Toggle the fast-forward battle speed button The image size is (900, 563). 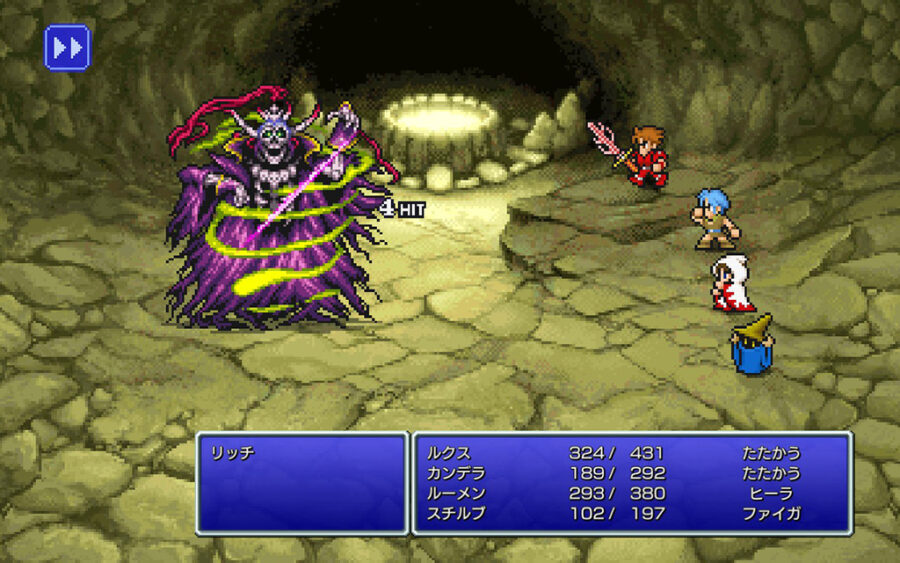(67, 47)
